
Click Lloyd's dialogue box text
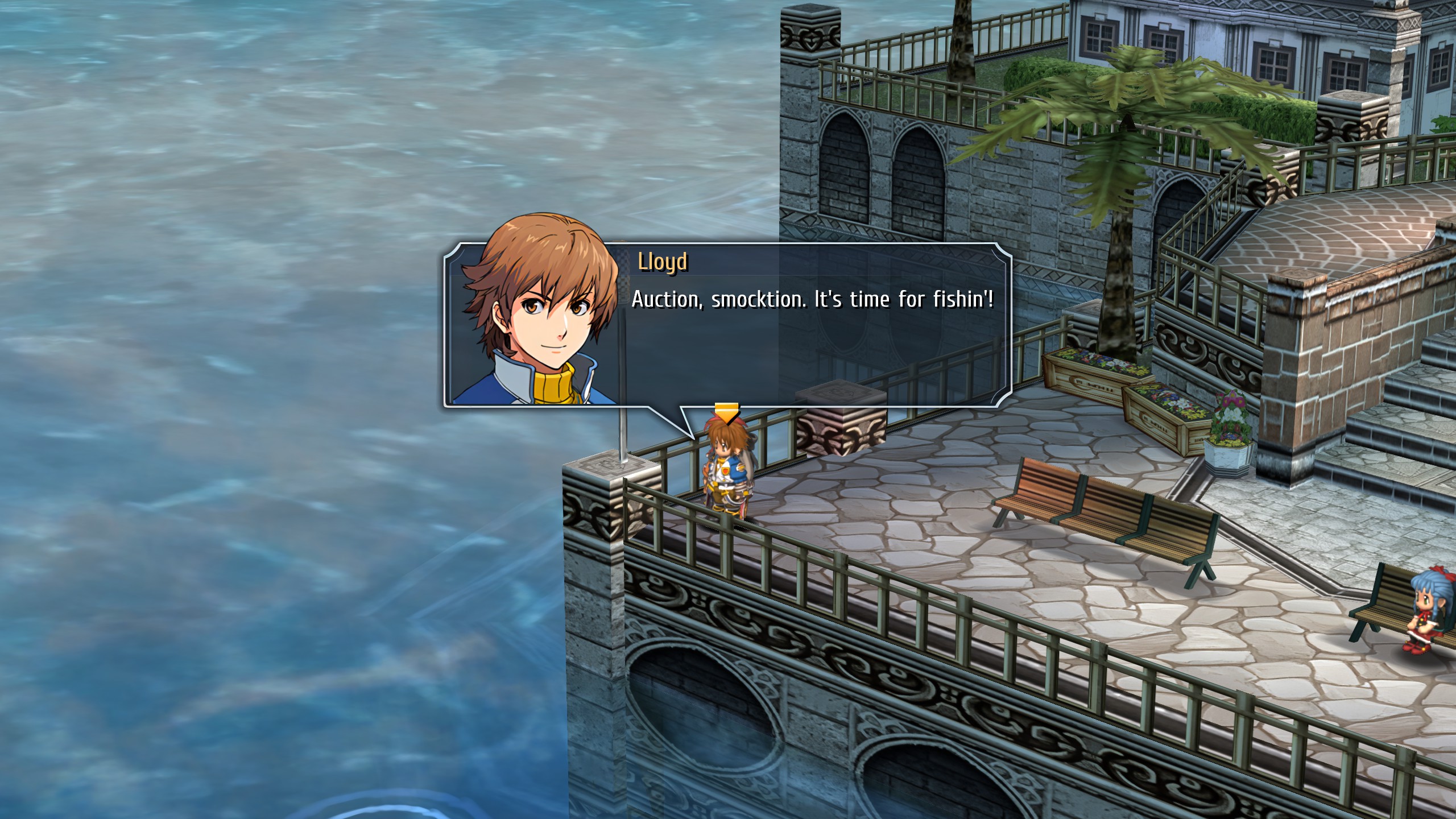coord(812,300)
